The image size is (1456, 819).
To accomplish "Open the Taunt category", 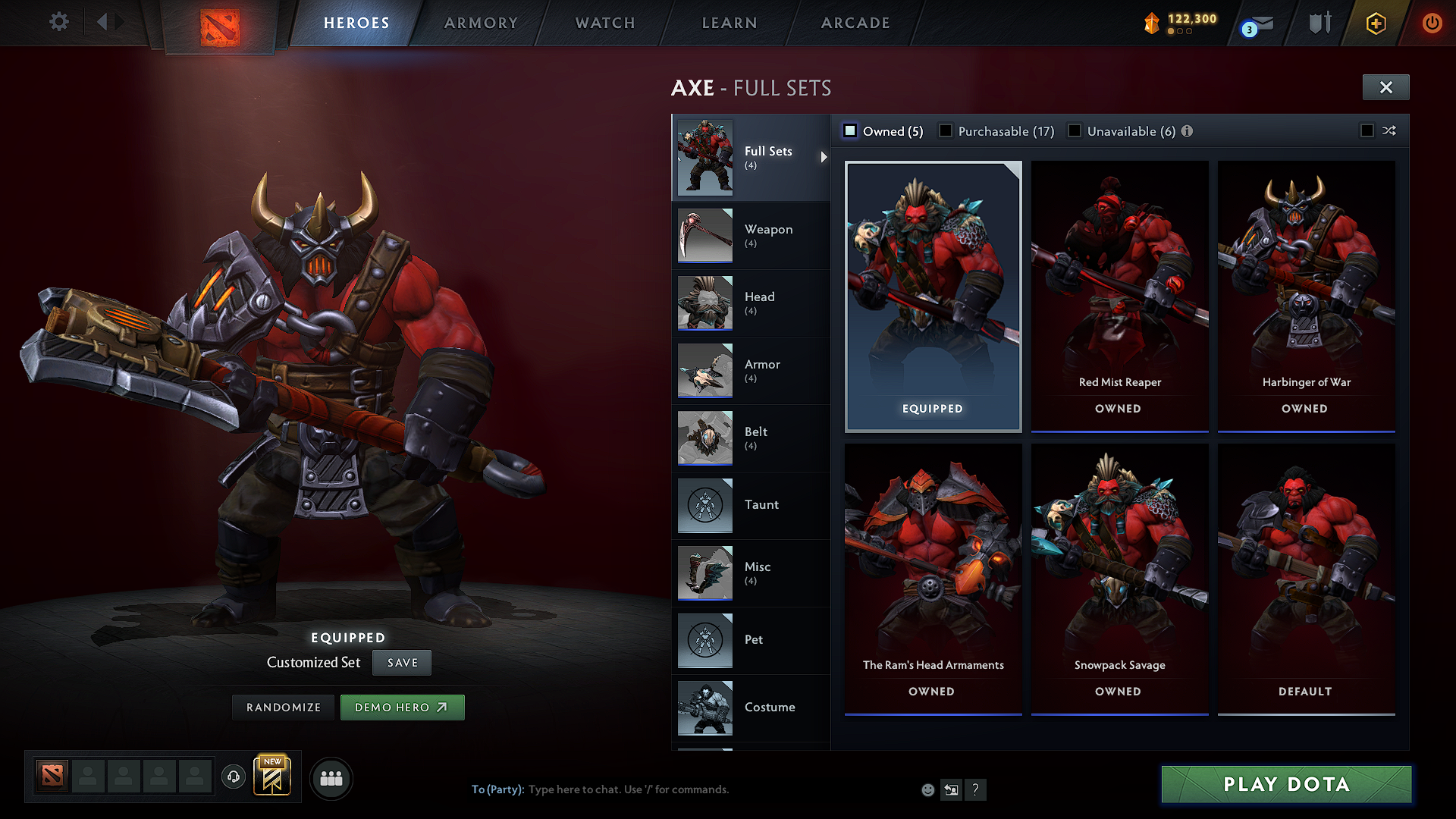I will click(751, 505).
